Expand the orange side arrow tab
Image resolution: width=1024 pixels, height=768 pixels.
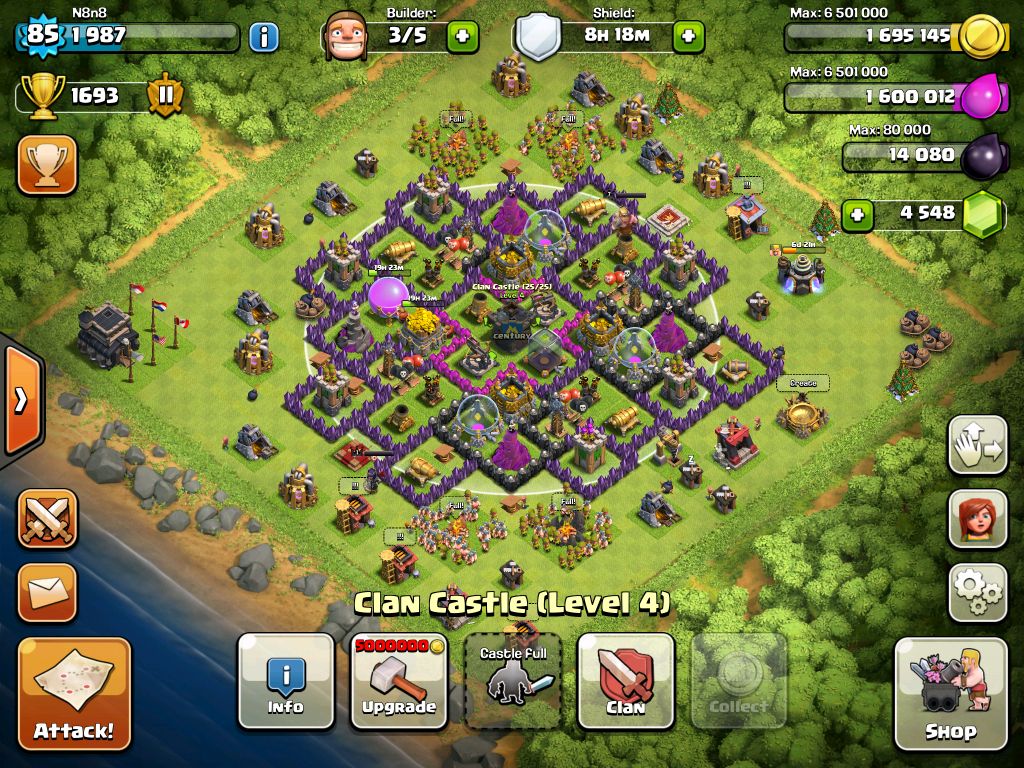pyautogui.click(x=21, y=400)
